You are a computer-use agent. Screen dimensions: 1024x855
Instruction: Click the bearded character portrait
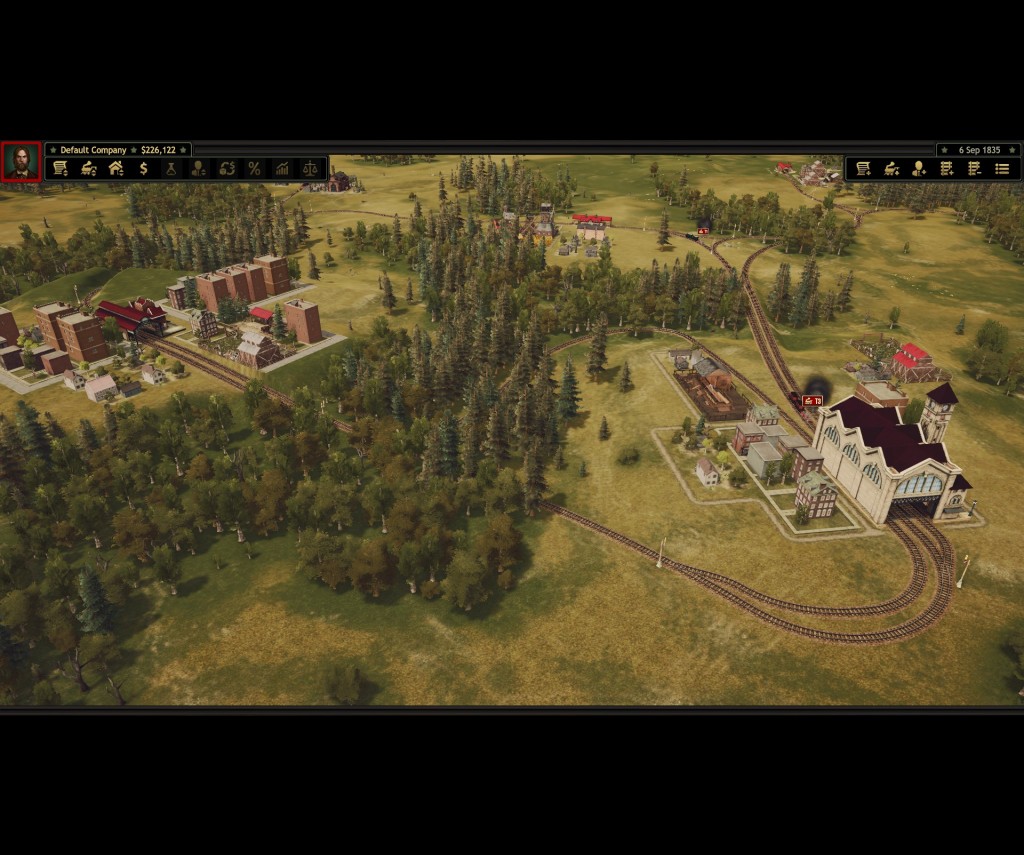21,161
